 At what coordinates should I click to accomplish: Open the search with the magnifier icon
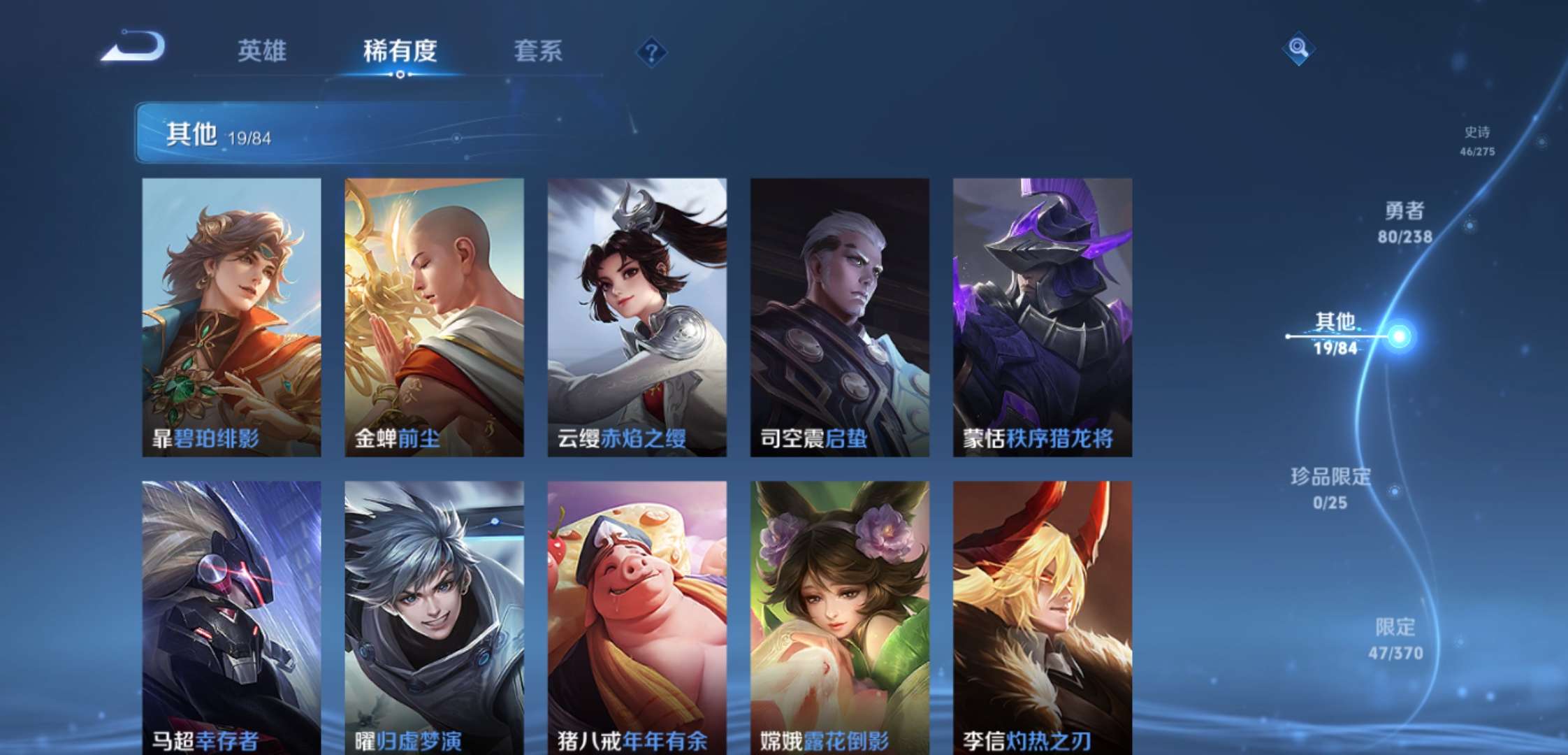pyautogui.click(x=1298, y=49)
